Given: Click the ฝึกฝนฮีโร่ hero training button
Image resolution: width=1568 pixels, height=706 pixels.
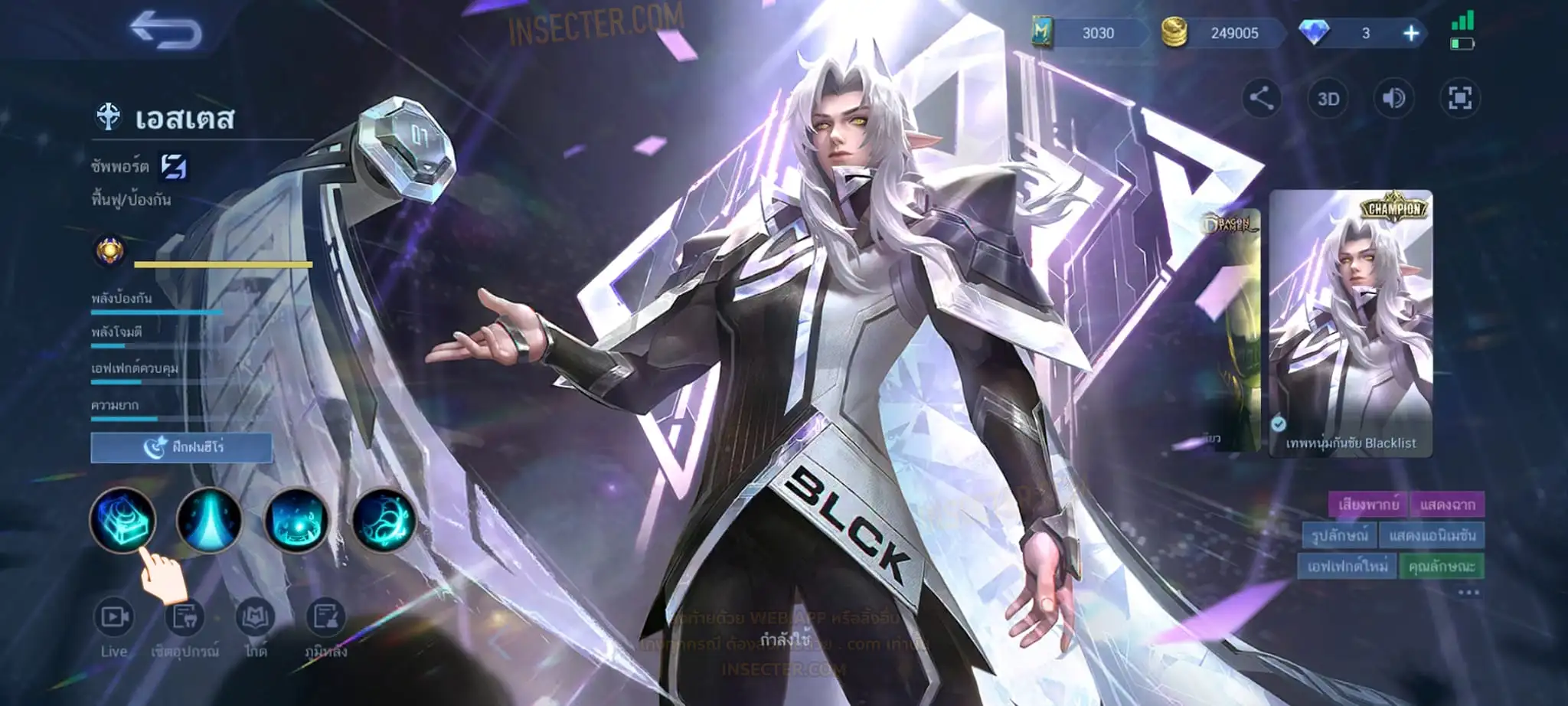Looking at the screenshot, I should [181, 447].
